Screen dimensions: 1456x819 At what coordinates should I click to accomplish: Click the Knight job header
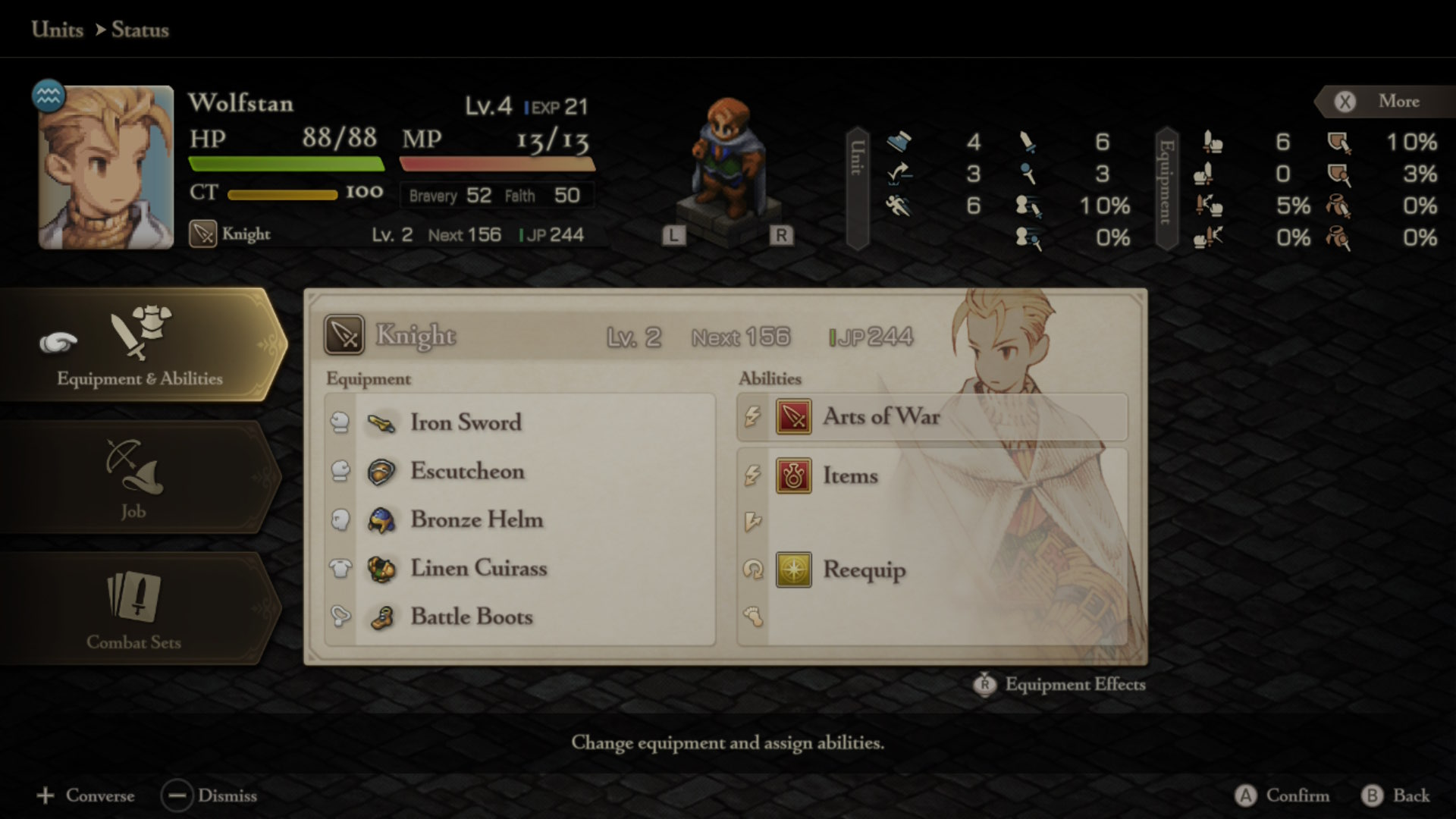point(416,335)
